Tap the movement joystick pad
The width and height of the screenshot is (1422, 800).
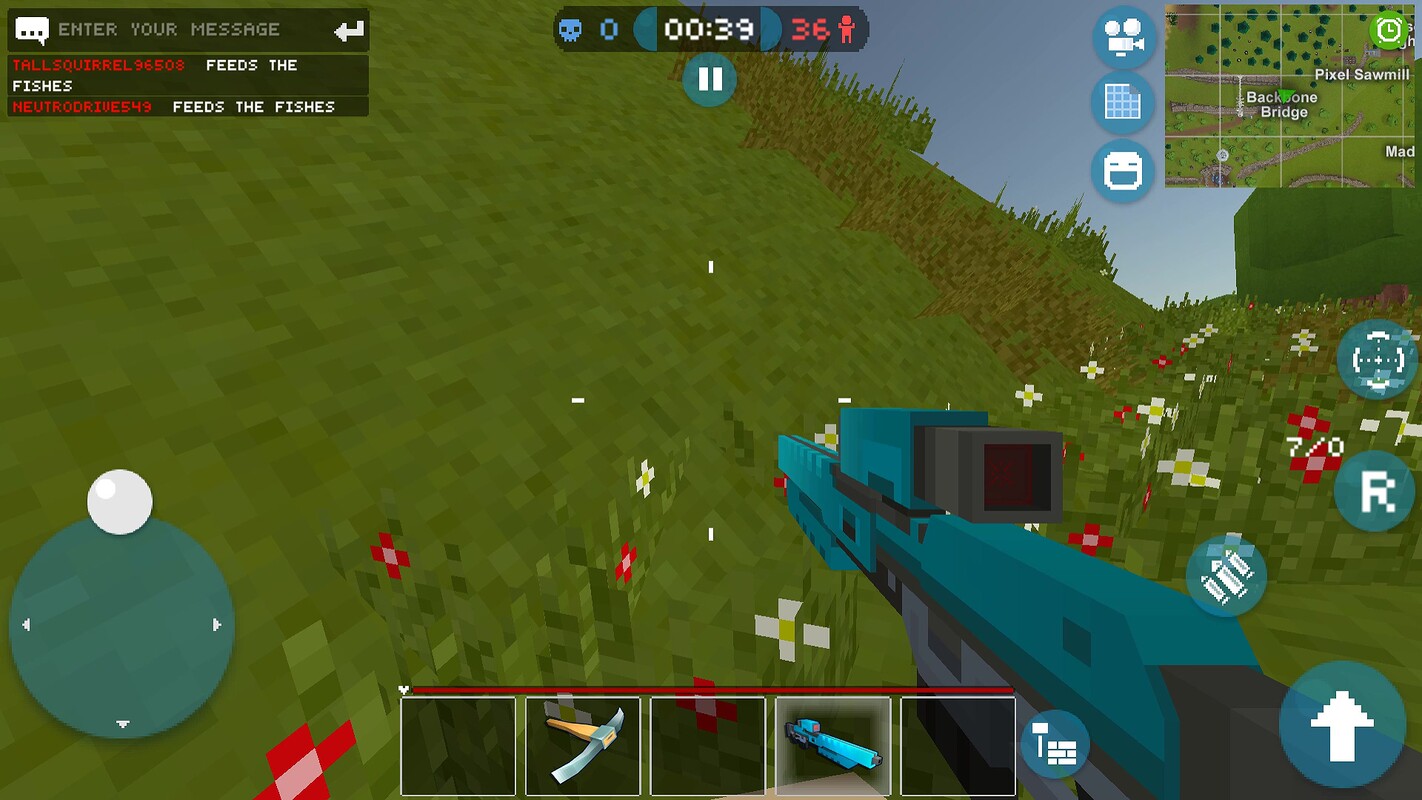point(121,625)
